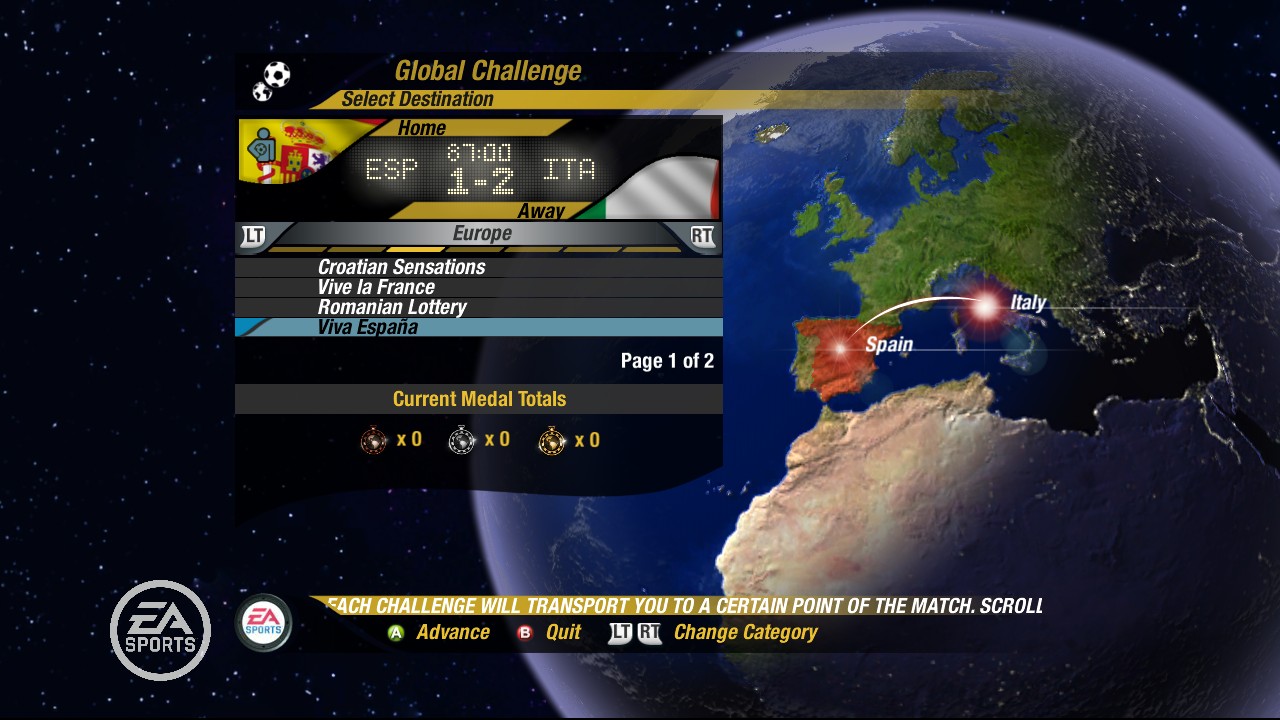Select the Croatian Sensations challenge

(401, 267)
